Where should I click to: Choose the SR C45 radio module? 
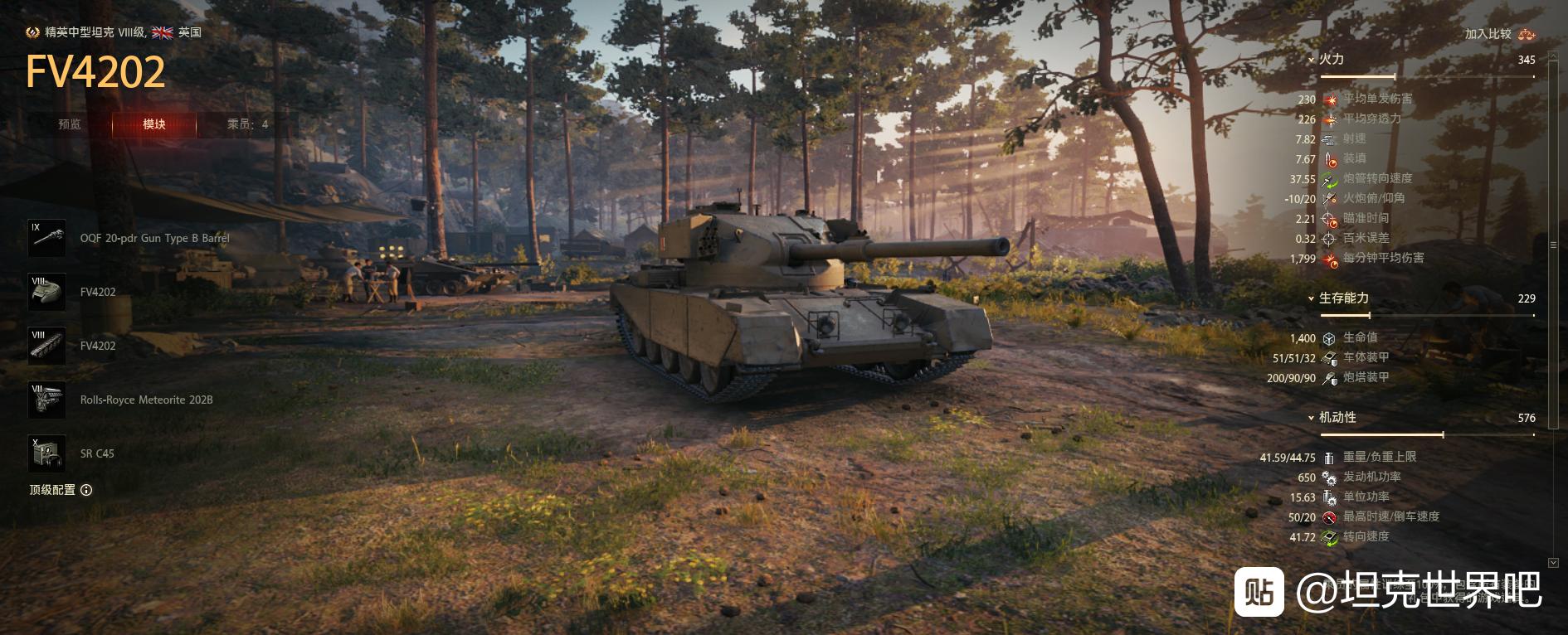click(47, 453)
